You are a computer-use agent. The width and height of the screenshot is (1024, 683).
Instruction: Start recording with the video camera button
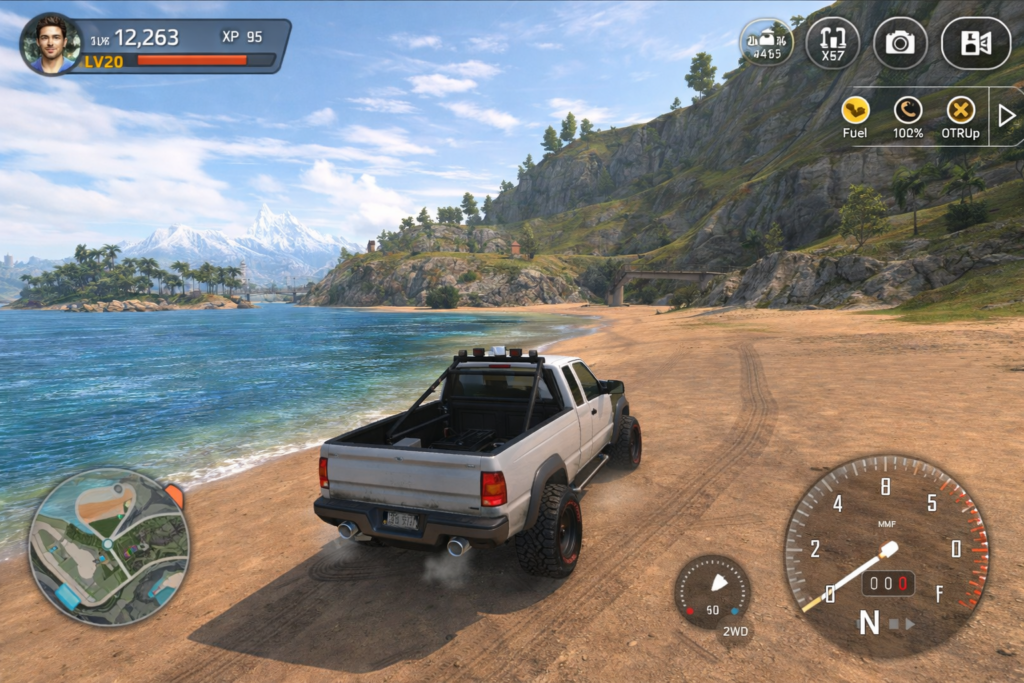975,43
